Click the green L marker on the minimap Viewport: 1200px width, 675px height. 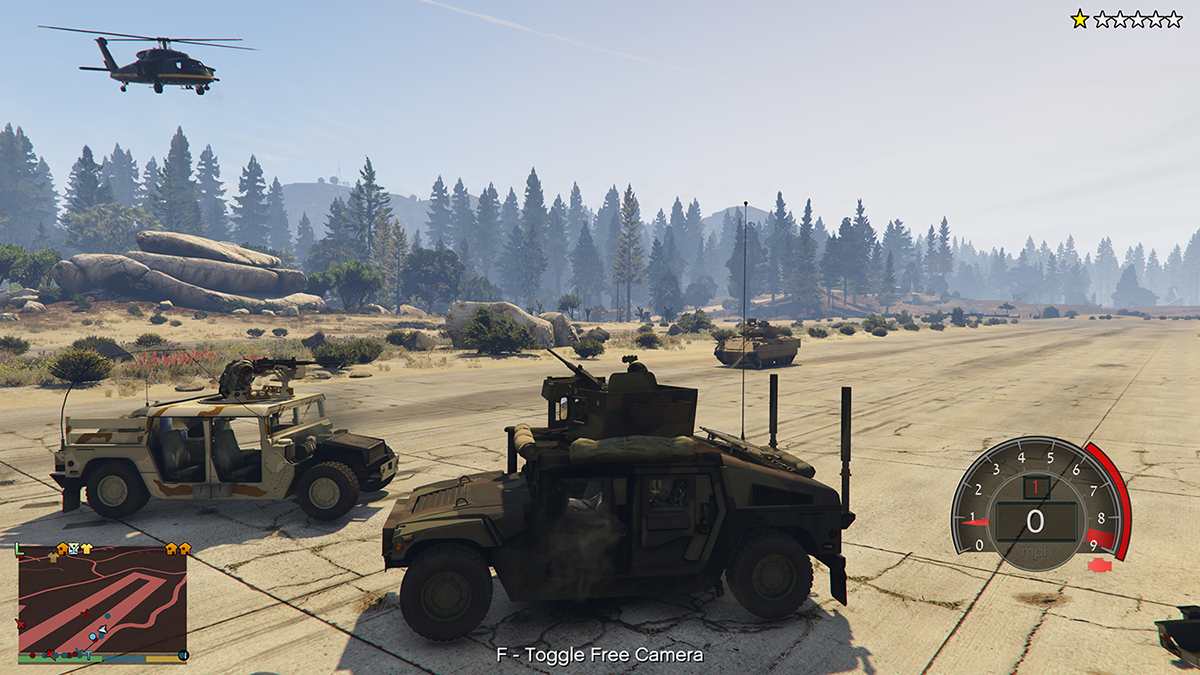(19, 548)
